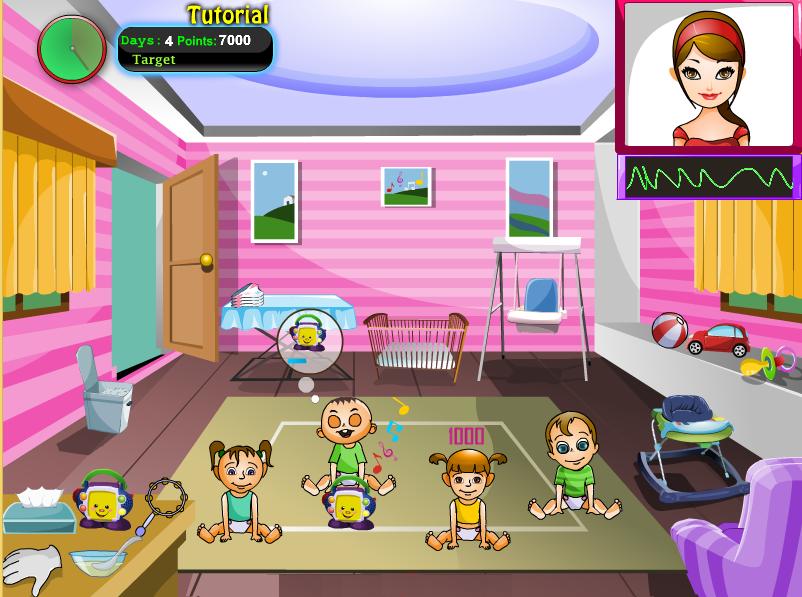The image size is (802, 597).
Task: Select the music player toy on the counter
Action: pos(104,499)
